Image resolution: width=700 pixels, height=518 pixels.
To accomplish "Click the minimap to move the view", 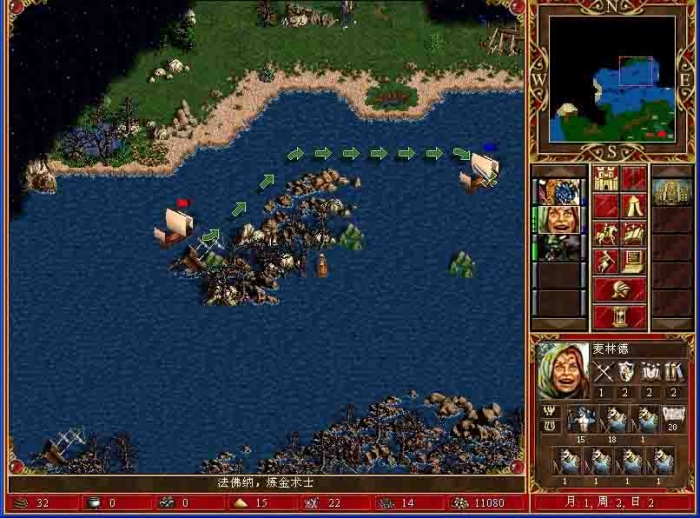I will (612, 78).
